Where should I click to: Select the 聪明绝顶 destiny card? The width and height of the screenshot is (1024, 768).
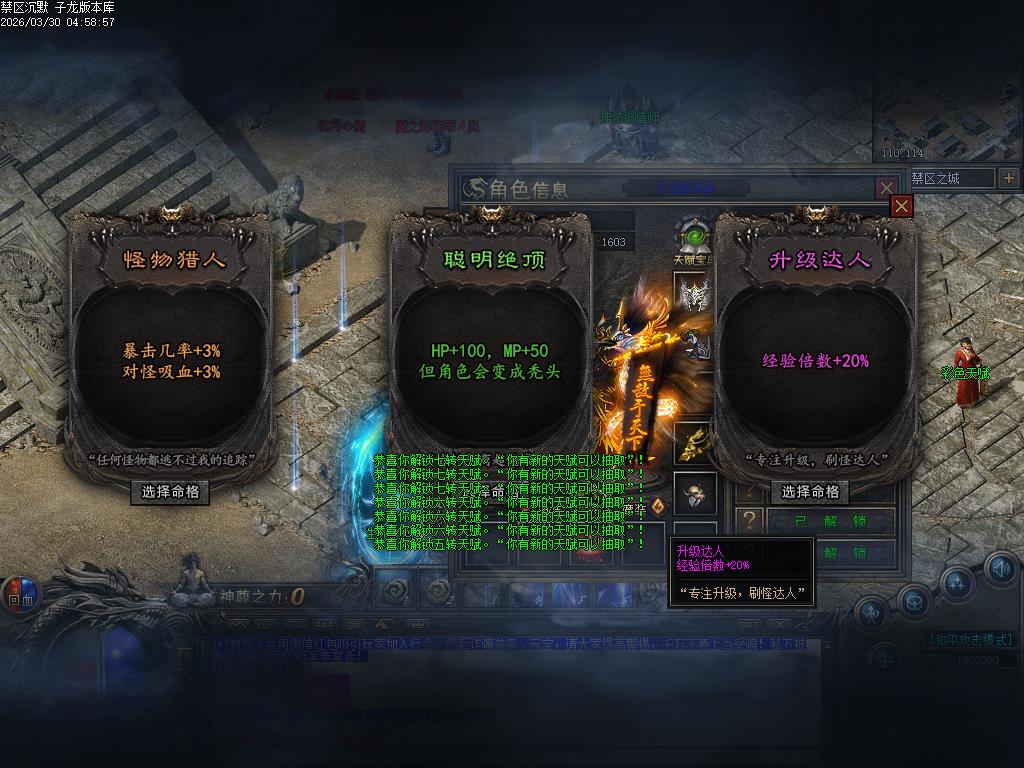point(490,350)
